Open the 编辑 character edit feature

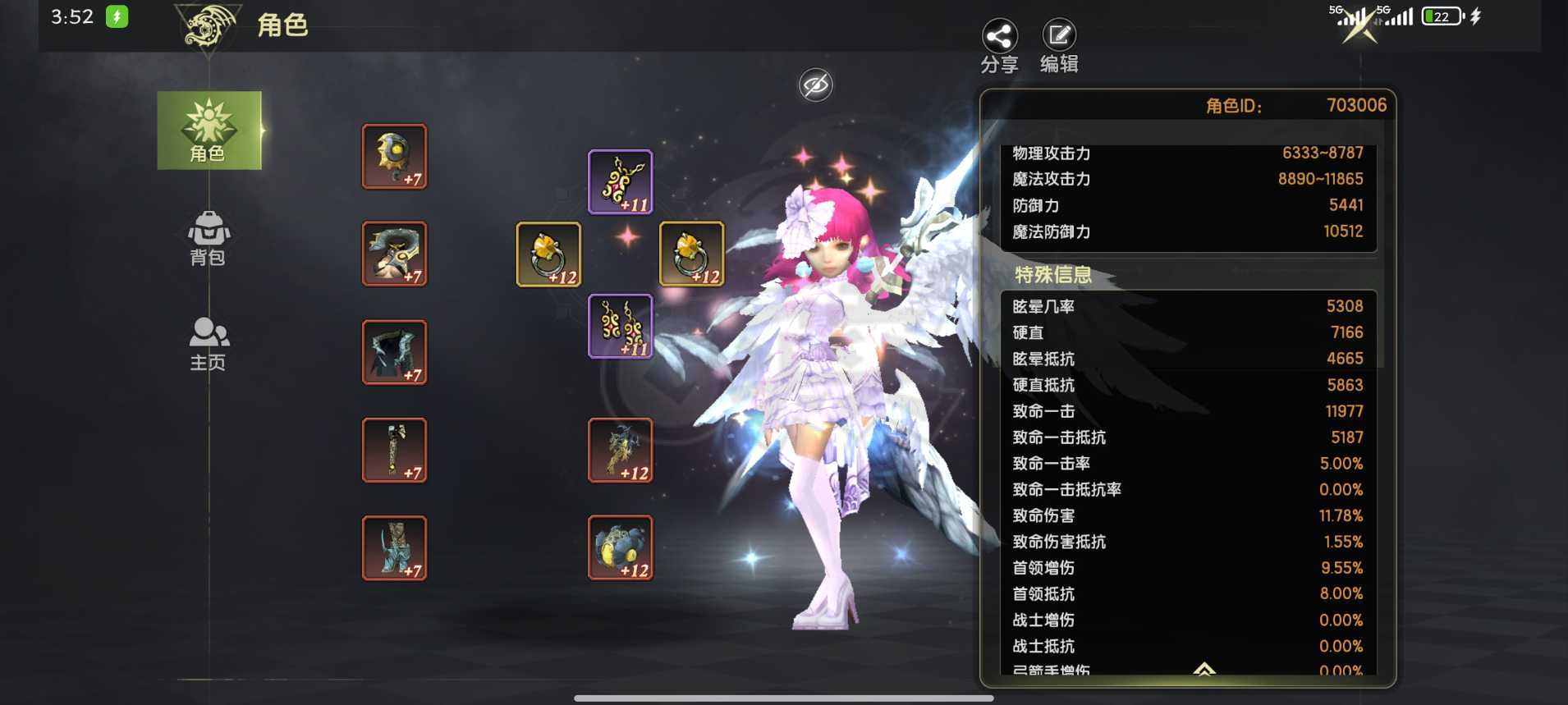1059,37
